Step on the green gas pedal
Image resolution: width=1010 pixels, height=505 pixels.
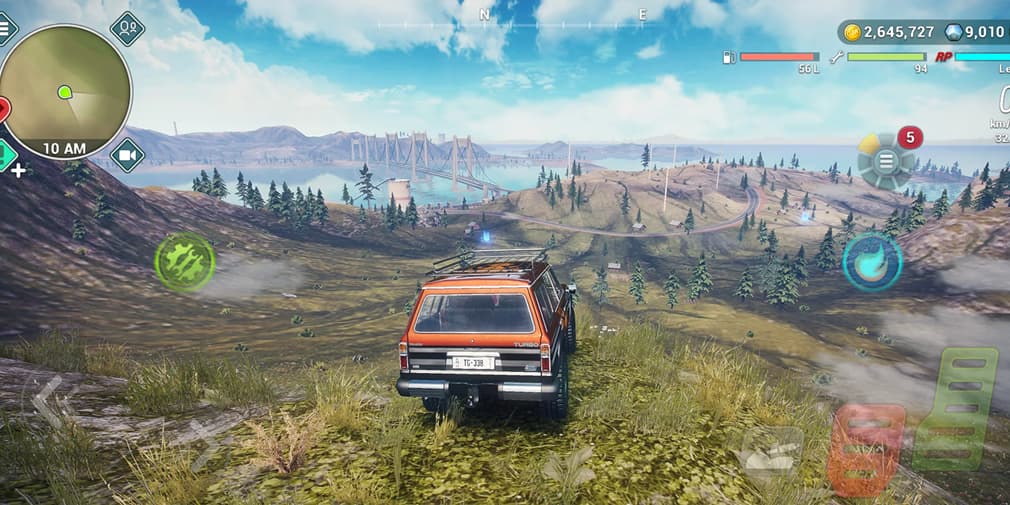(x=958, y=408)
